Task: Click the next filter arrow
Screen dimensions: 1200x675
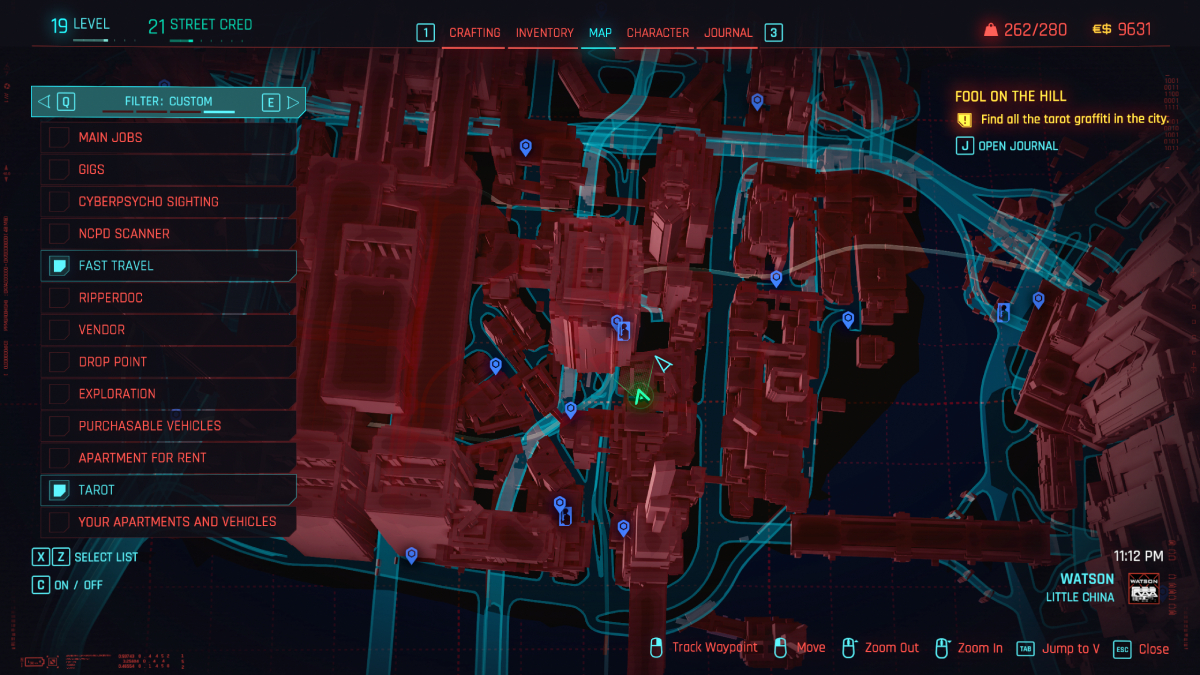Action: [x=293, y=101]
